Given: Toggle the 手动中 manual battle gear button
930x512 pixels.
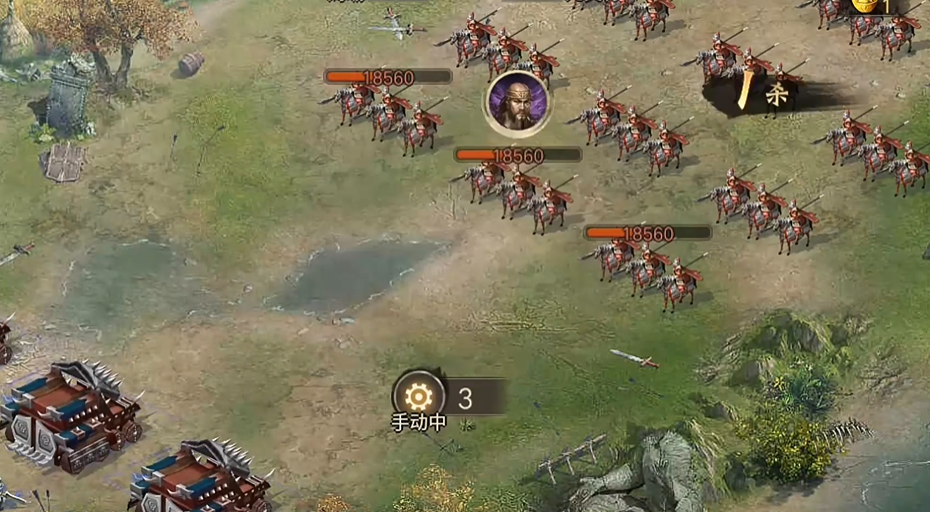Looking at the screenshot, I should pos(418,395).
